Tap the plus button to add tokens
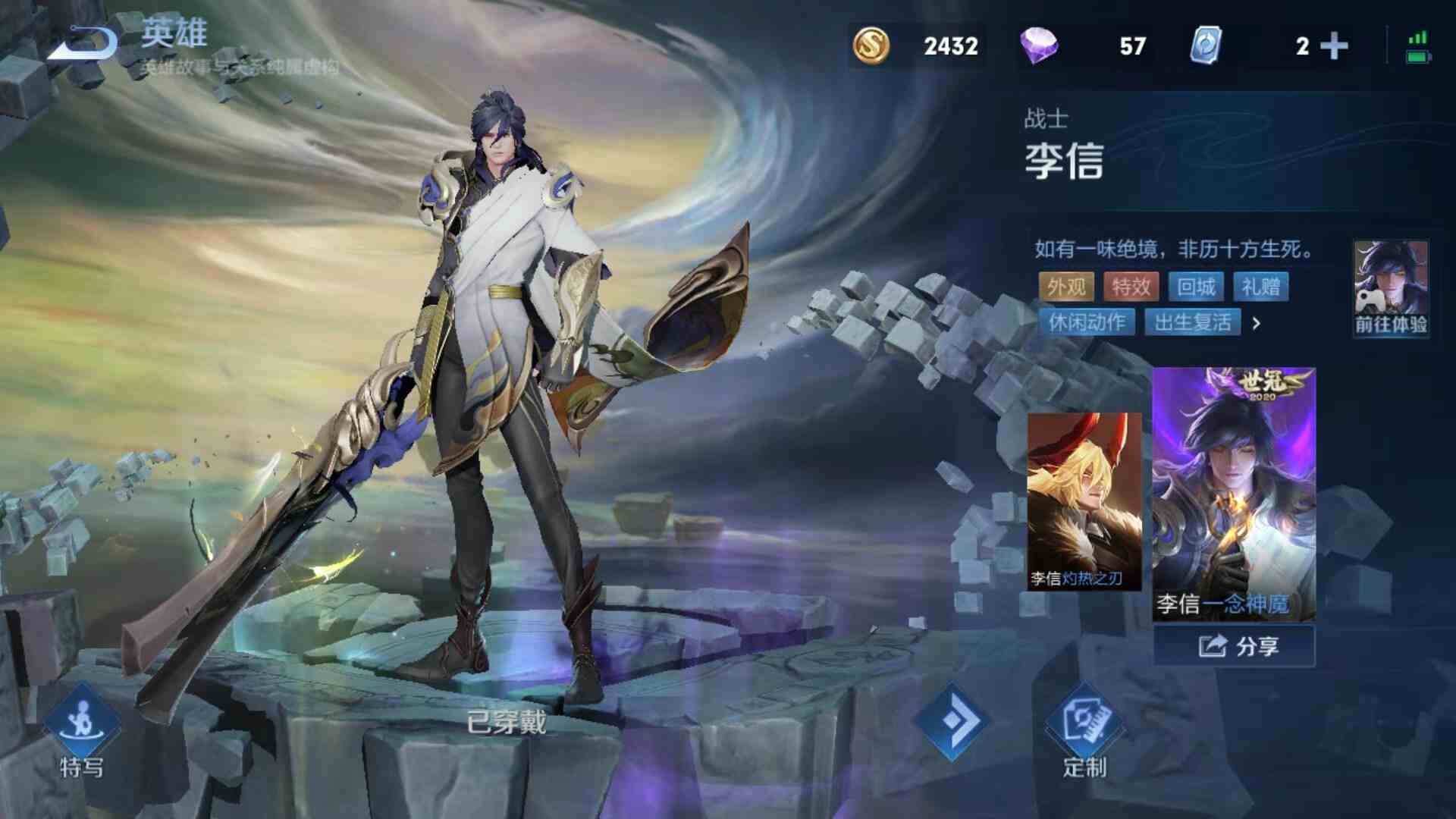 pos(1332,45)
